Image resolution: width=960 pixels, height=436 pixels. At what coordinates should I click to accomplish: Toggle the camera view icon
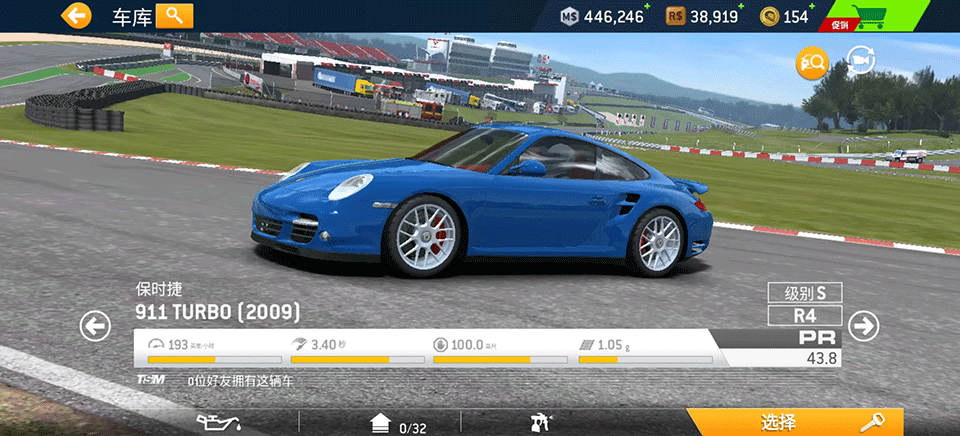pyautogui.click(x=860, y=61)
